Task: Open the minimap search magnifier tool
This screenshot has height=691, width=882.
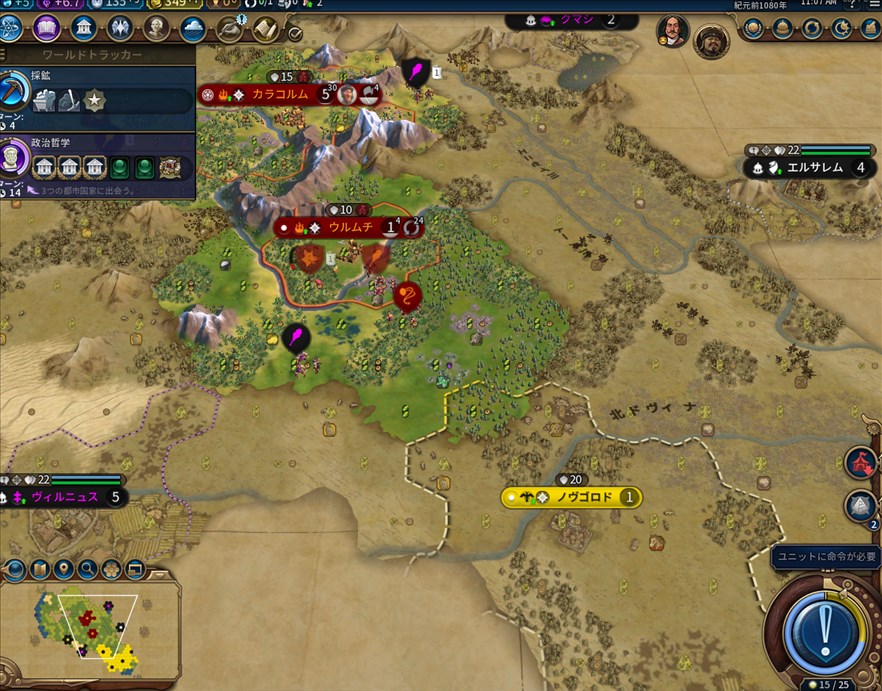Action: [x=87, y=570]
